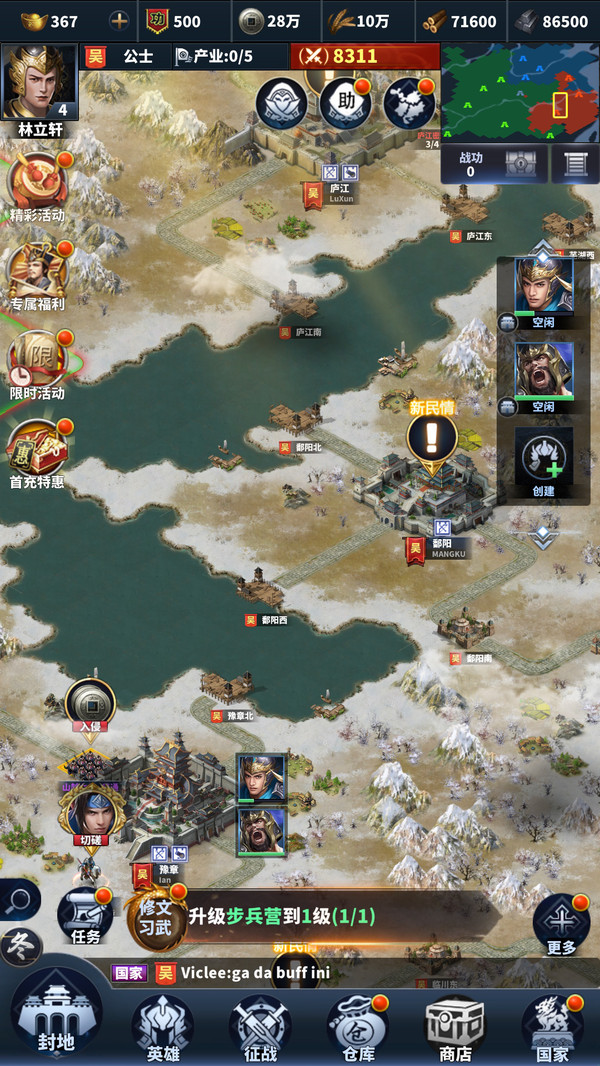Open the 仓库 warehouse tab
The height and width of the screenshot is (1066, 600).
click(357, 1025)
